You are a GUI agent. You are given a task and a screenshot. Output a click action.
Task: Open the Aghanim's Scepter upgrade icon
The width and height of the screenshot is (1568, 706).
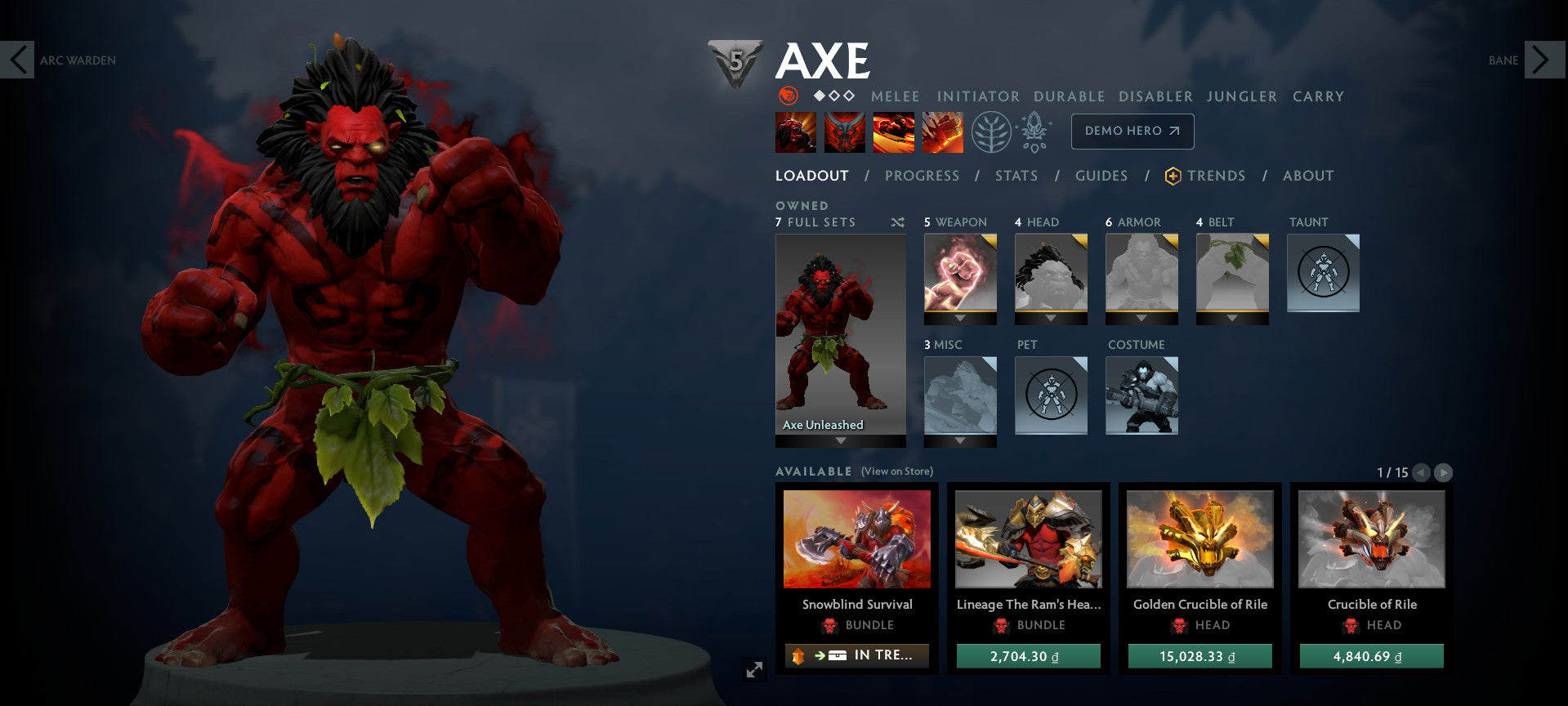click(x=1035, y=131)
